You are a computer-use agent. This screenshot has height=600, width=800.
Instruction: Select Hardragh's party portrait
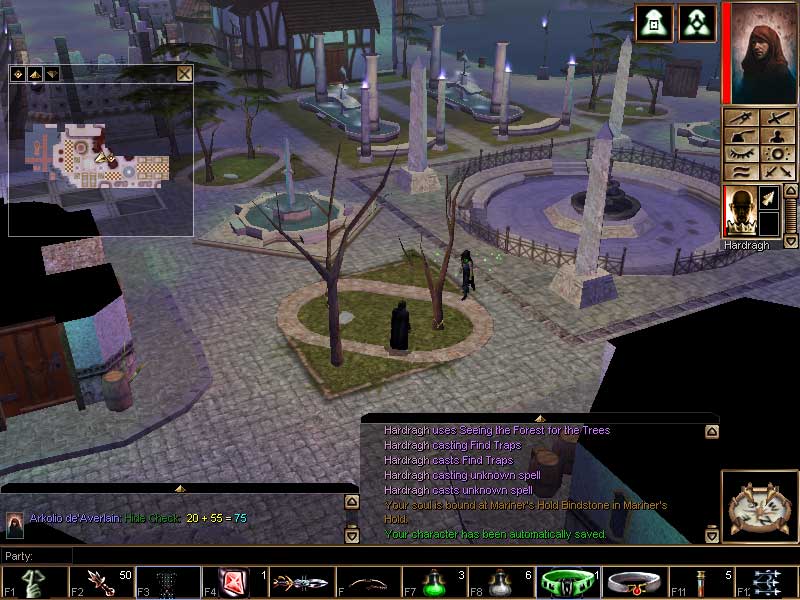(x=739, y=210)
